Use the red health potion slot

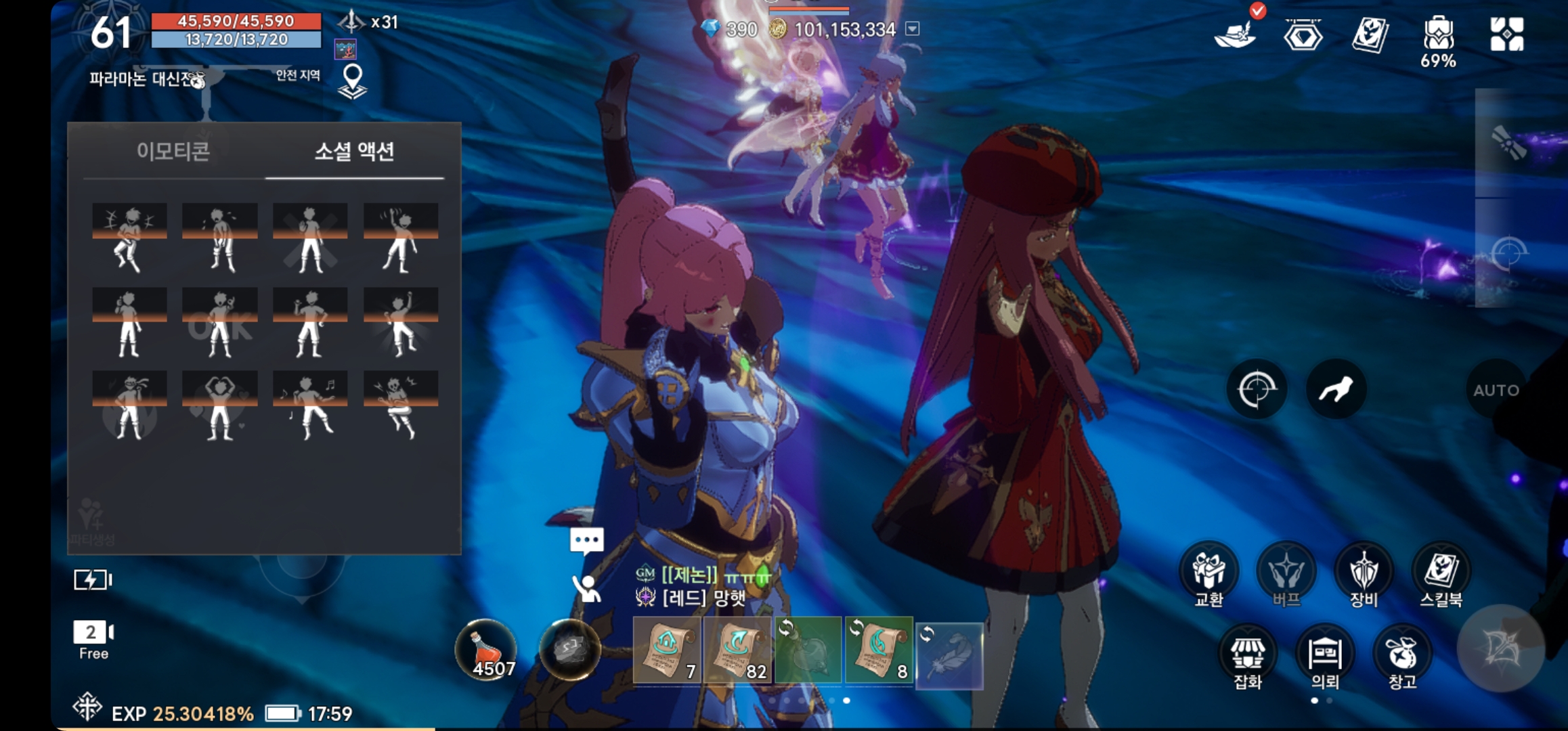pos(486,650)
